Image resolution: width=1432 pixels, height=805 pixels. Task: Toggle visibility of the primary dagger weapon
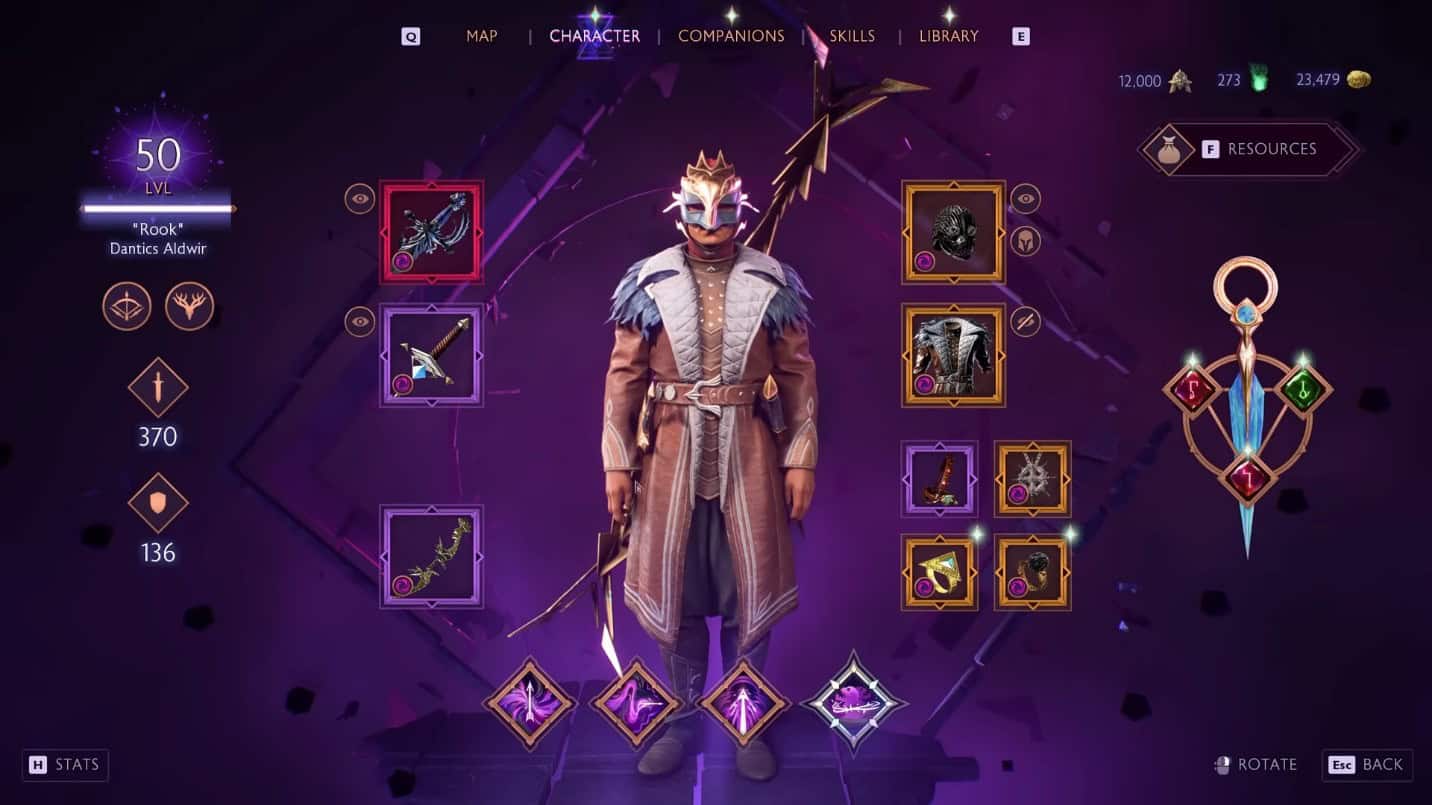coord(358,198)
